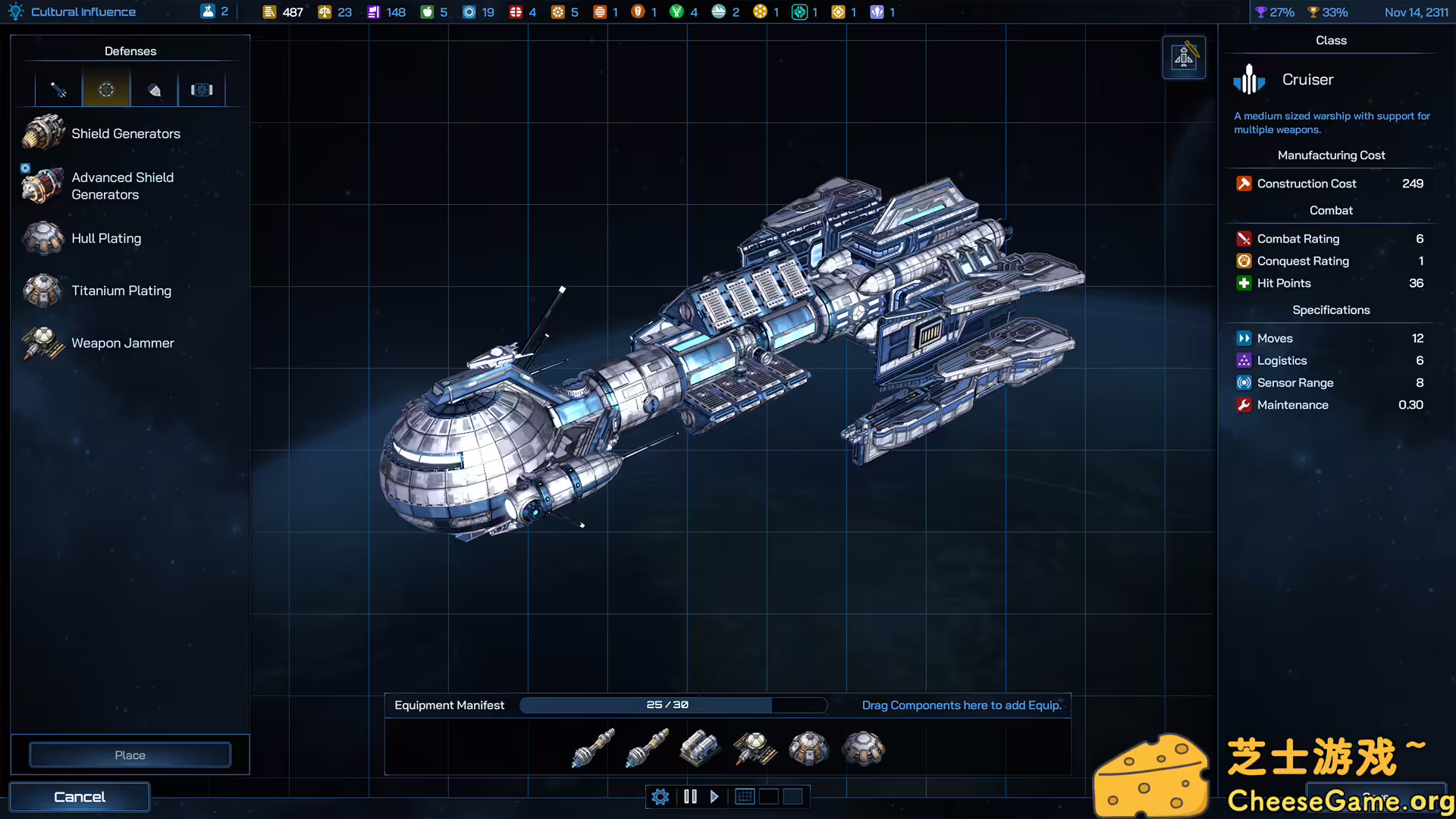
Task: Click the Place button
Action: (130, 755)
